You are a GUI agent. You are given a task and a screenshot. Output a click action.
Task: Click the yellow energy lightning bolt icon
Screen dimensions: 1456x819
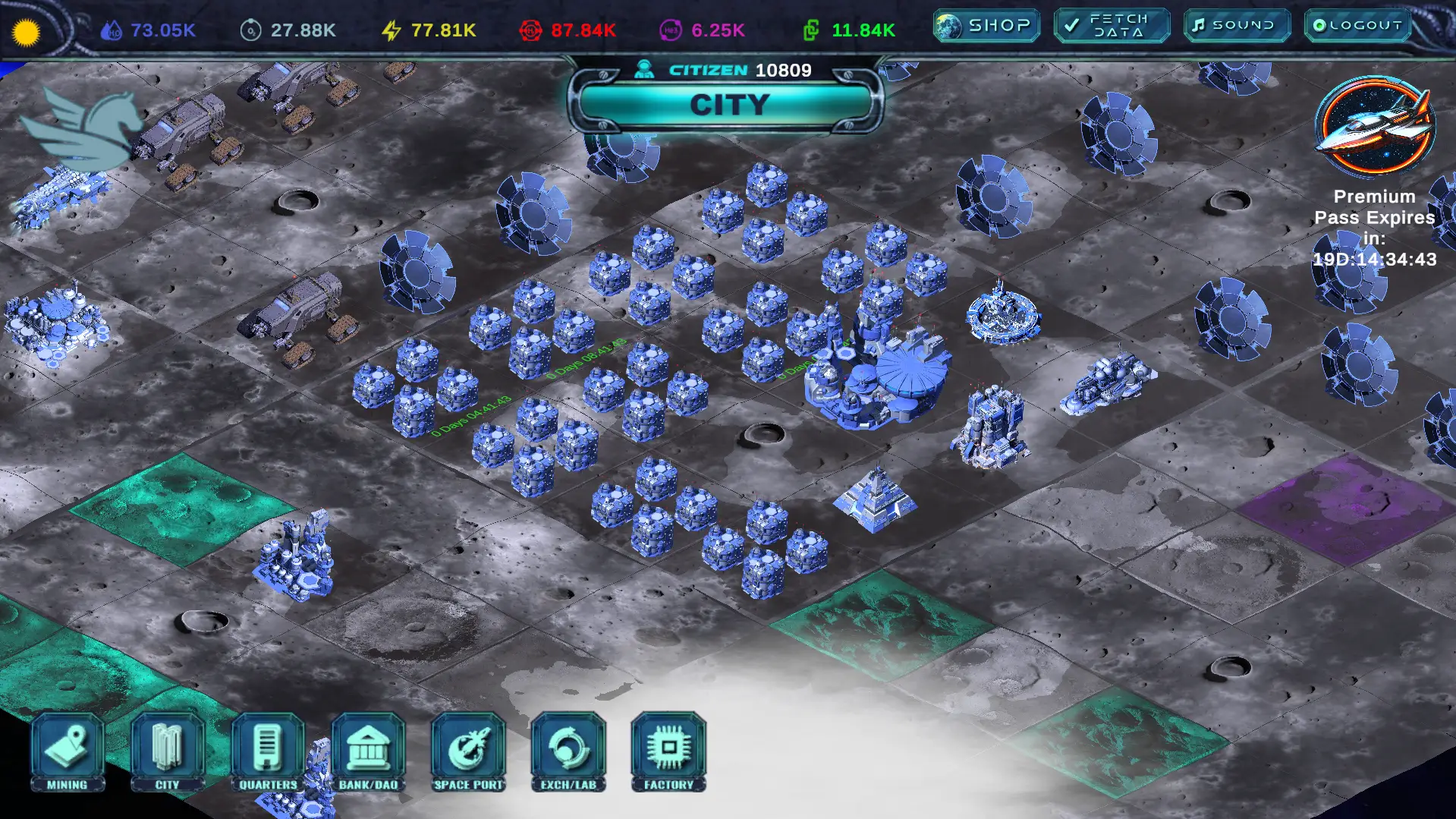tap(391, 30)
